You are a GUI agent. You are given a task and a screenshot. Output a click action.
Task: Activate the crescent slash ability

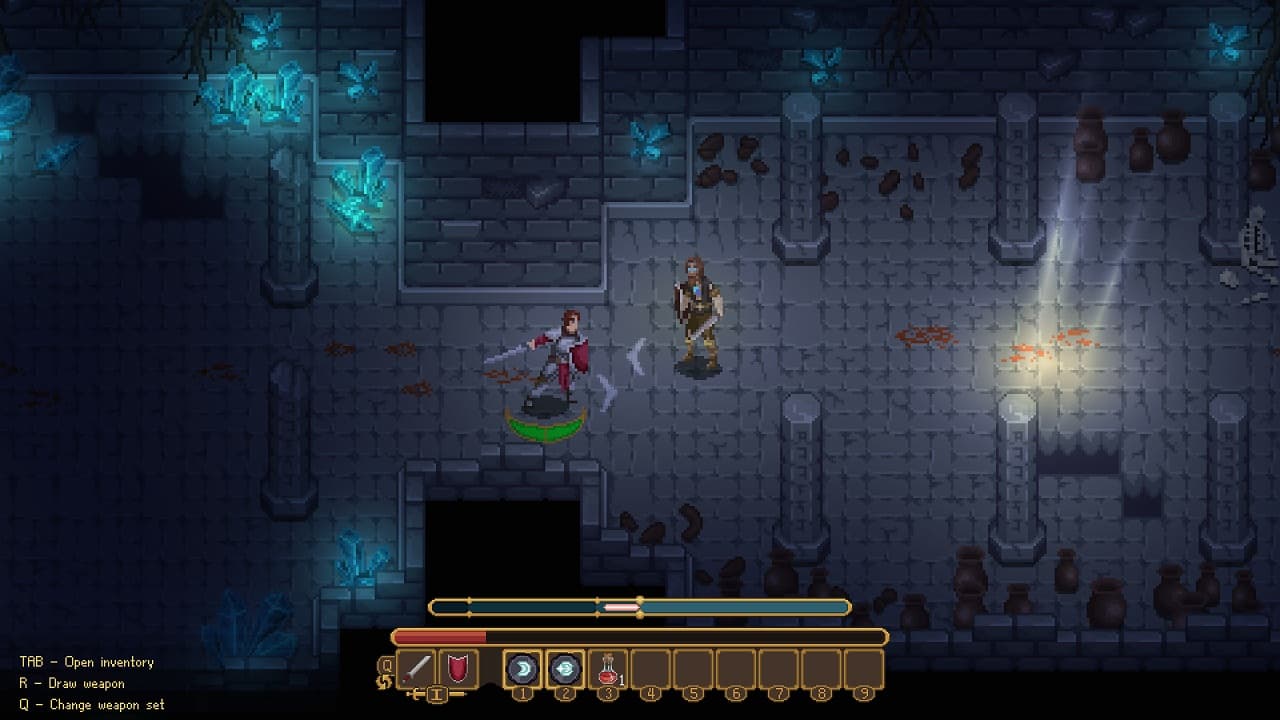tap(522, 668)
